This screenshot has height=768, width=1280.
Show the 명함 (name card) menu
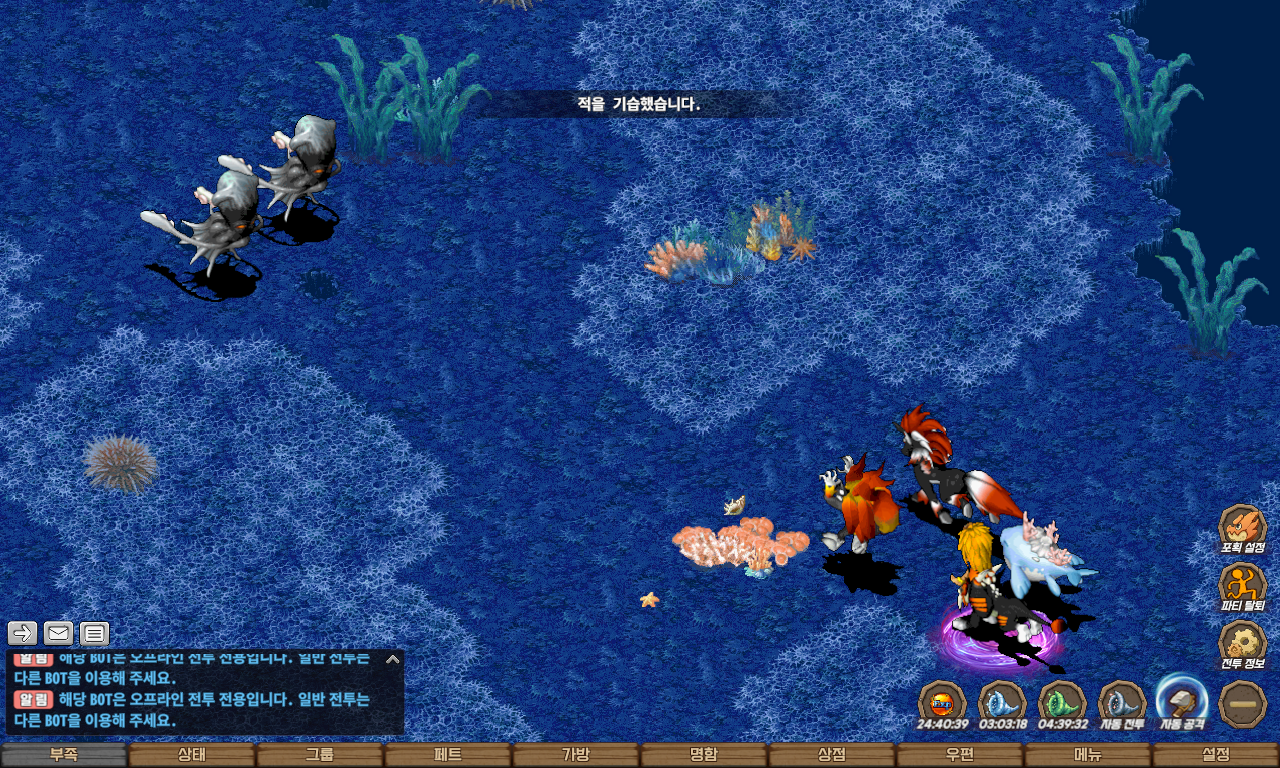[704, 755]
